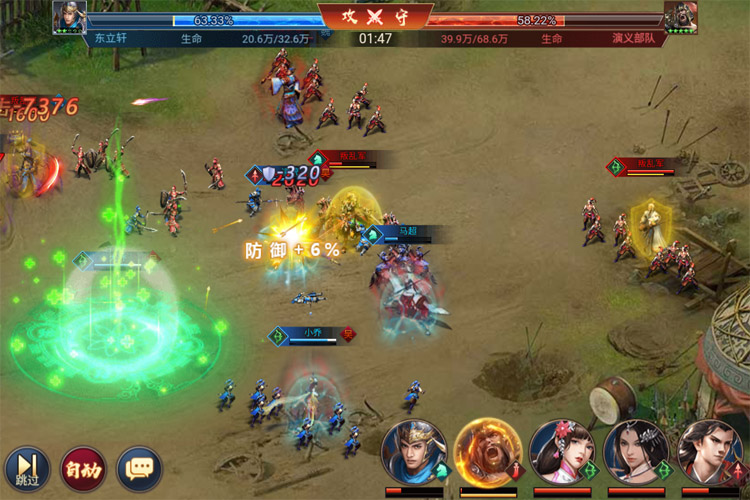Toggle auto-battle with the red 自动 button
This screenshot has width=750, height=500.
(x=83, y=467)
